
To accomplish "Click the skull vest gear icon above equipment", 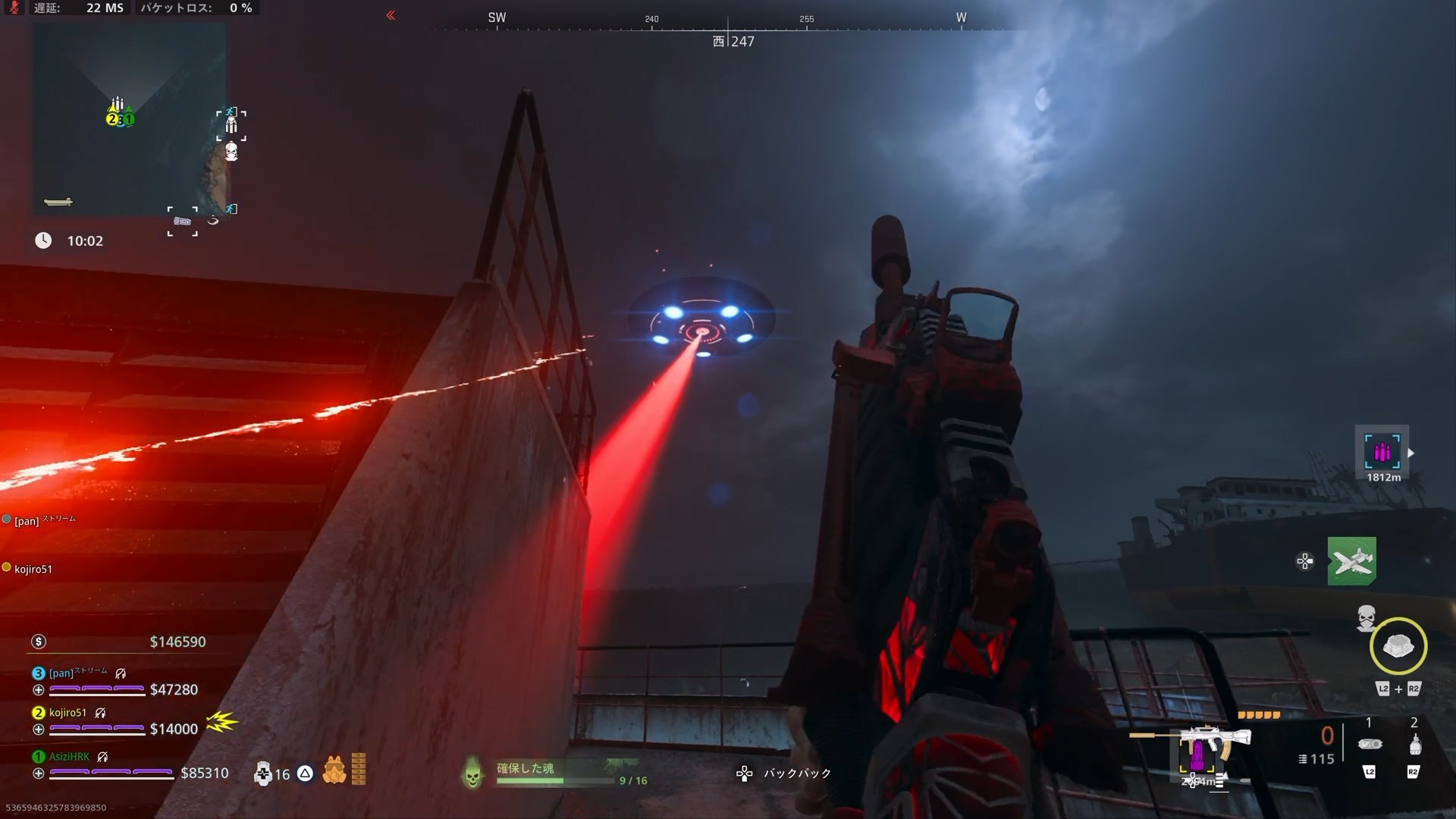I will pyautogui.click(x=1367, y=620).
